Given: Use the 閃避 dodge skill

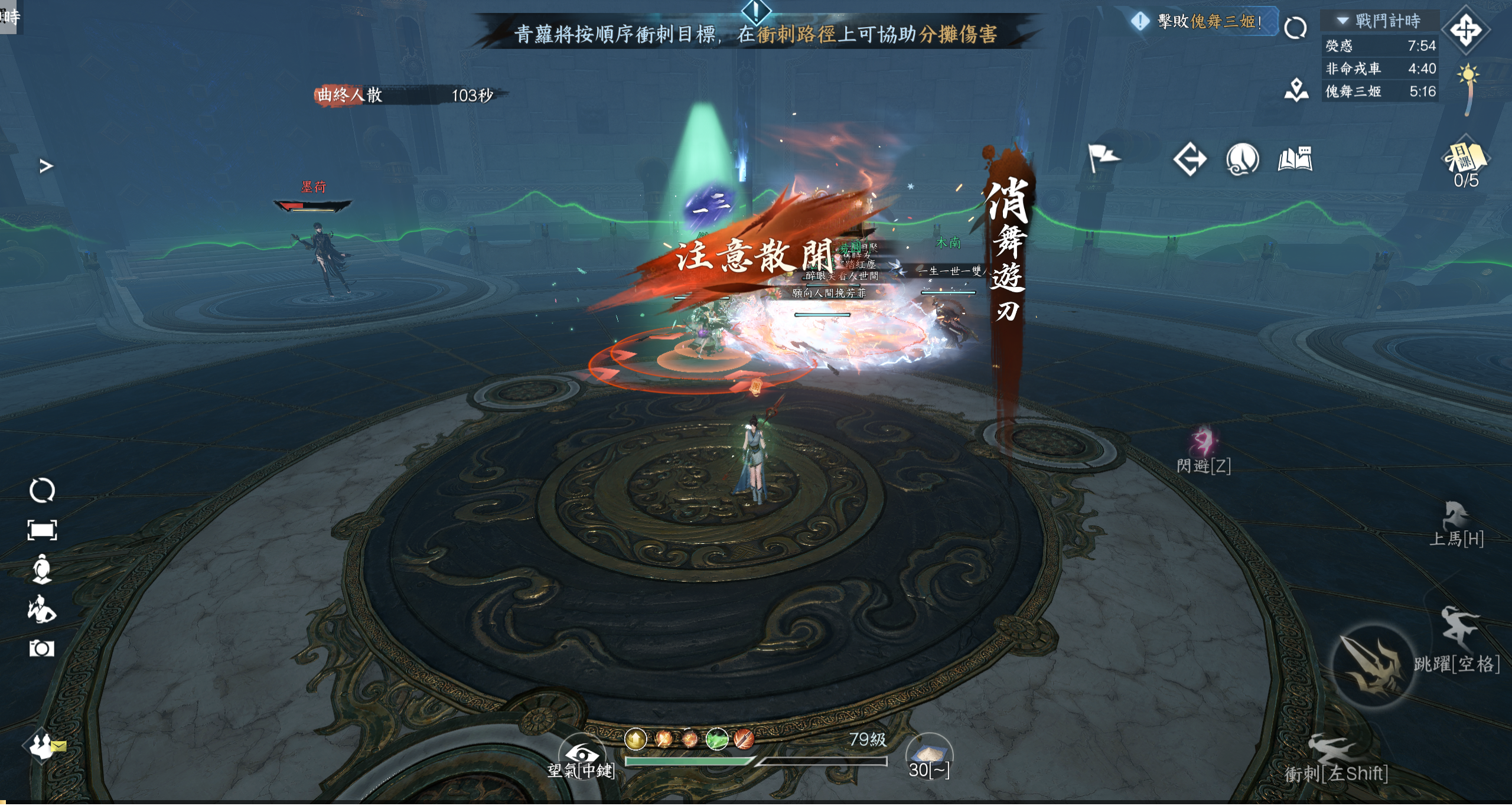Looking at the screenshot, I should (x=1203, y=443).
